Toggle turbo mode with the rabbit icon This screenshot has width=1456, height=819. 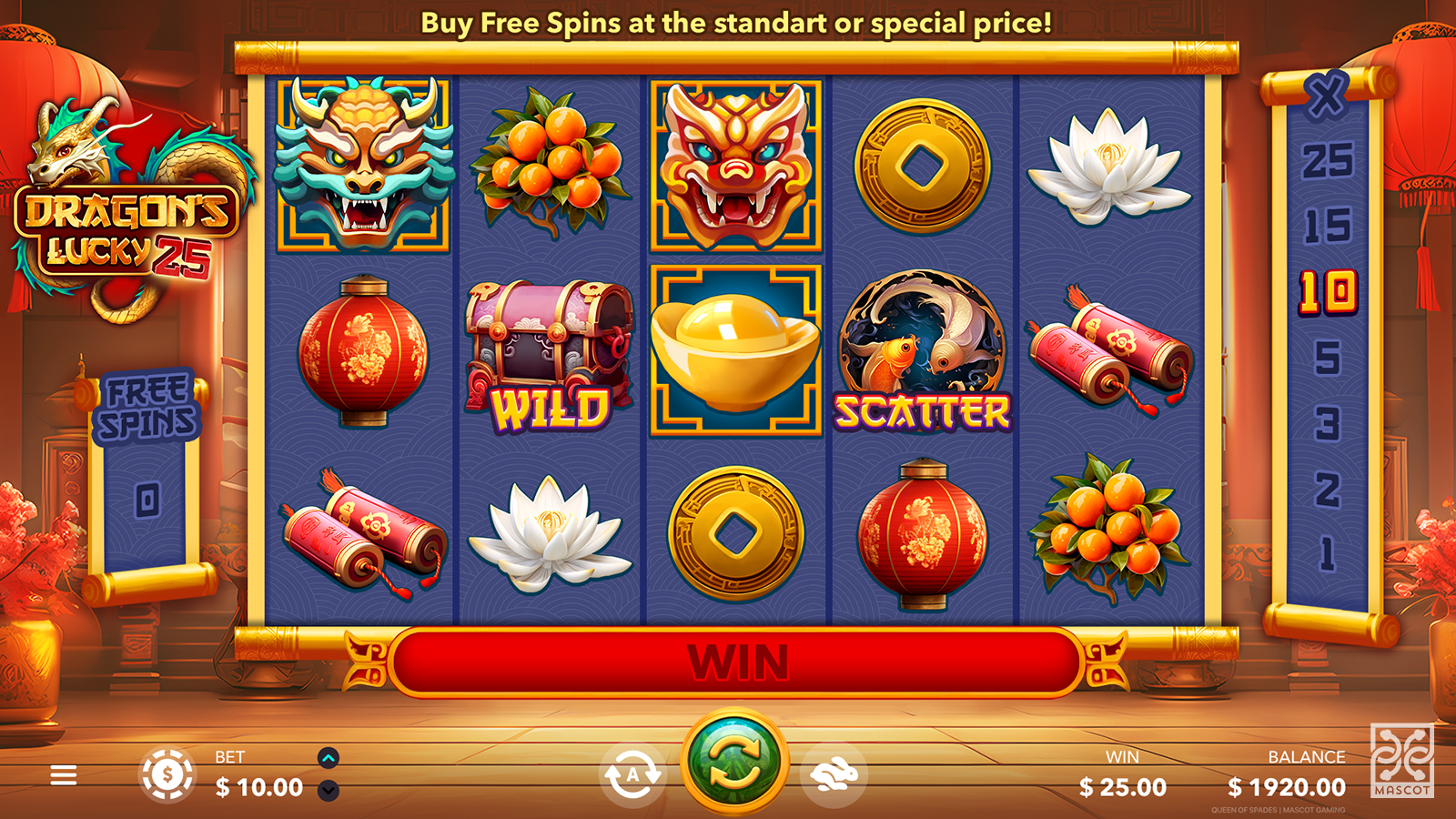(834, 775)
